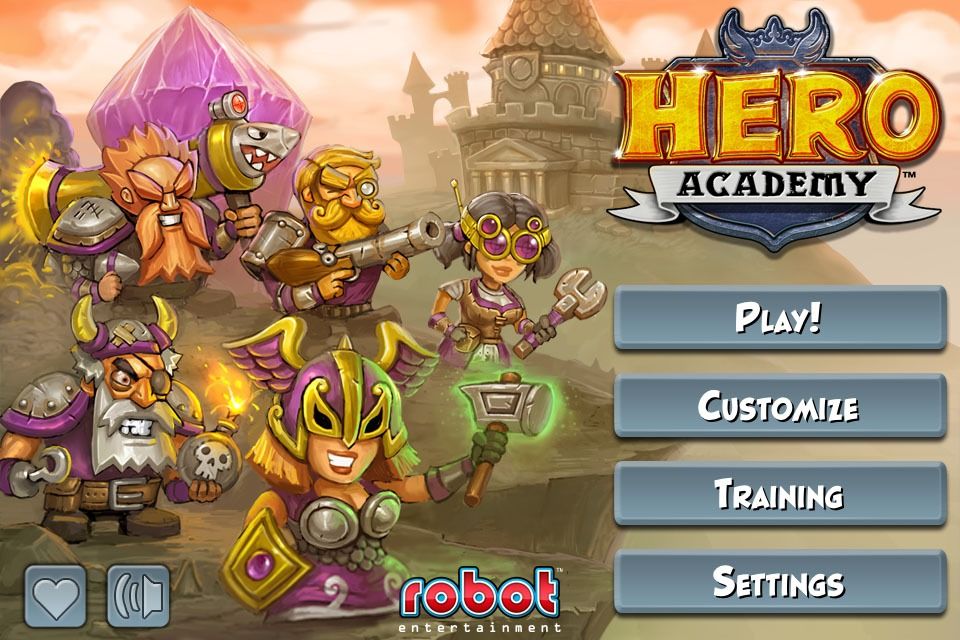Screen dimensions: 960x640
Task: Open the Customize menu
Action: tap(779, 406)
